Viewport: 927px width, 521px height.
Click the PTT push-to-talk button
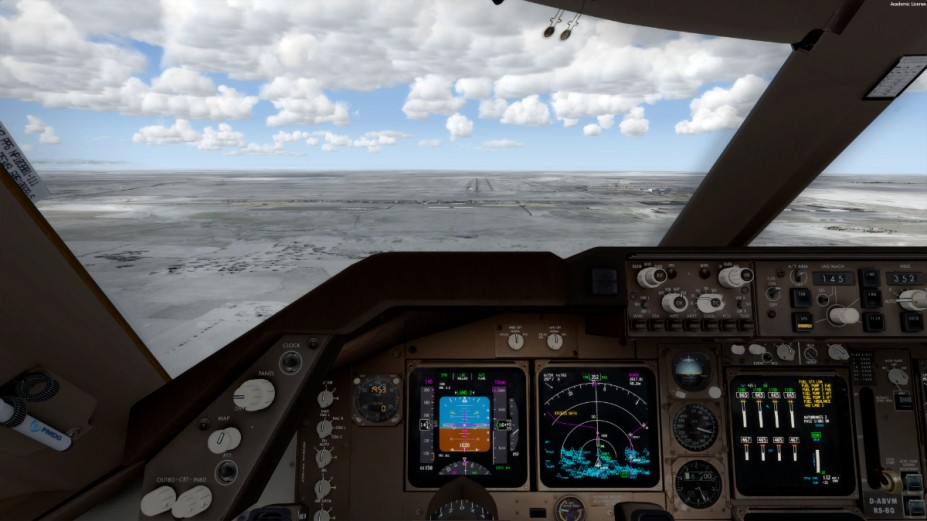(226, 471)
